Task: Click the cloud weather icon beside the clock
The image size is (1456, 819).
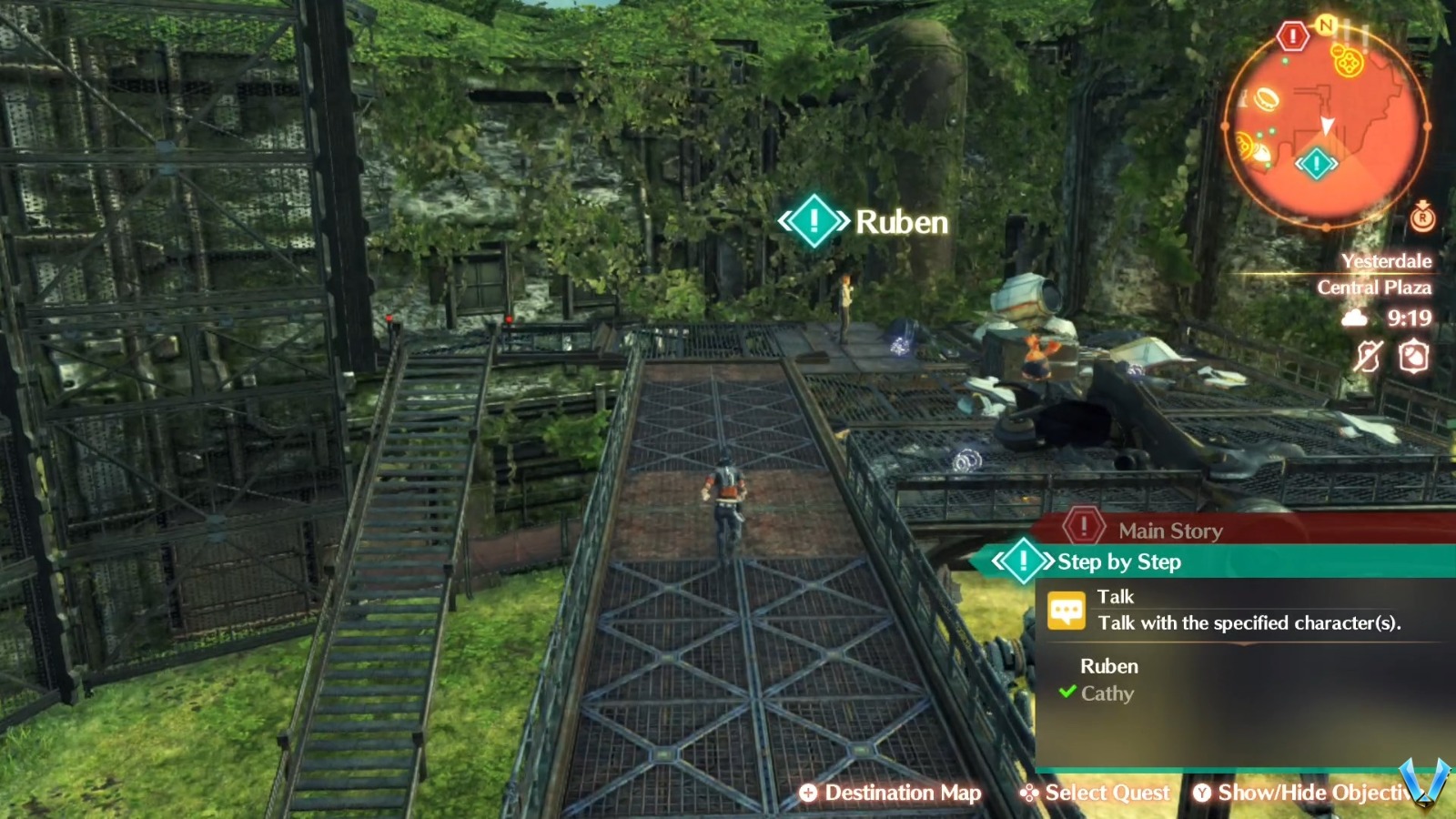Action: tap(1356, 318)
